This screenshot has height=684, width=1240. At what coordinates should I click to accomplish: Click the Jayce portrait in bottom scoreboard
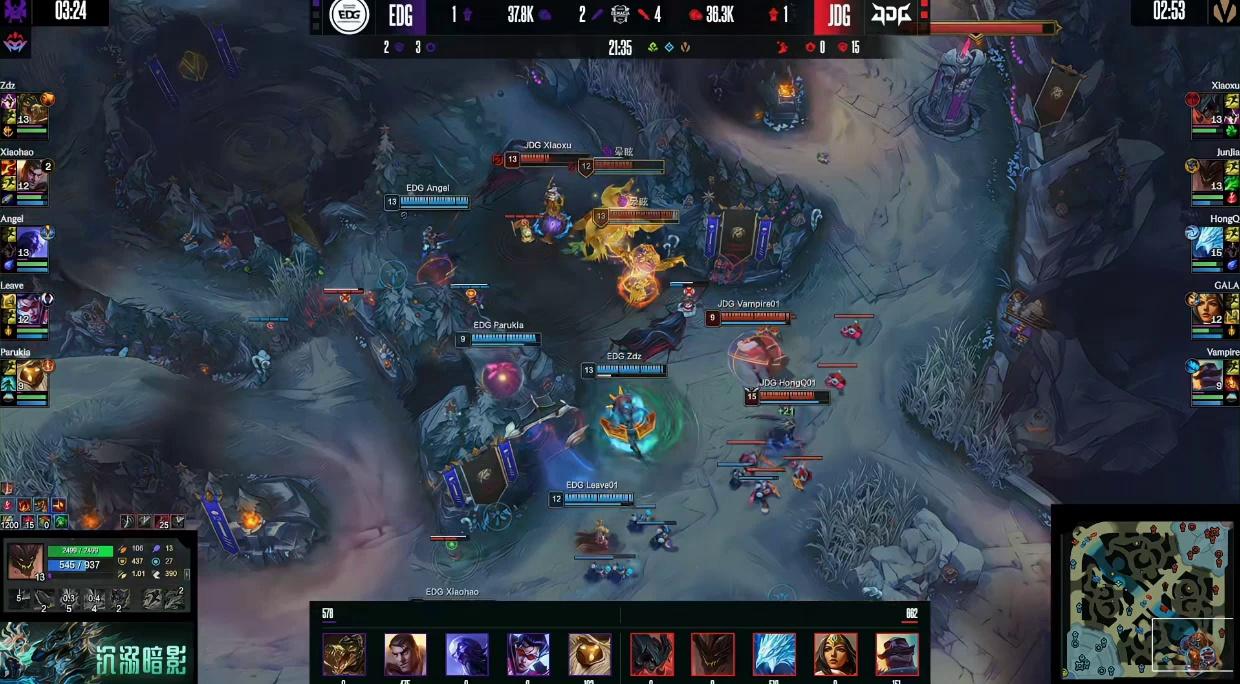(x=405, y=654)
